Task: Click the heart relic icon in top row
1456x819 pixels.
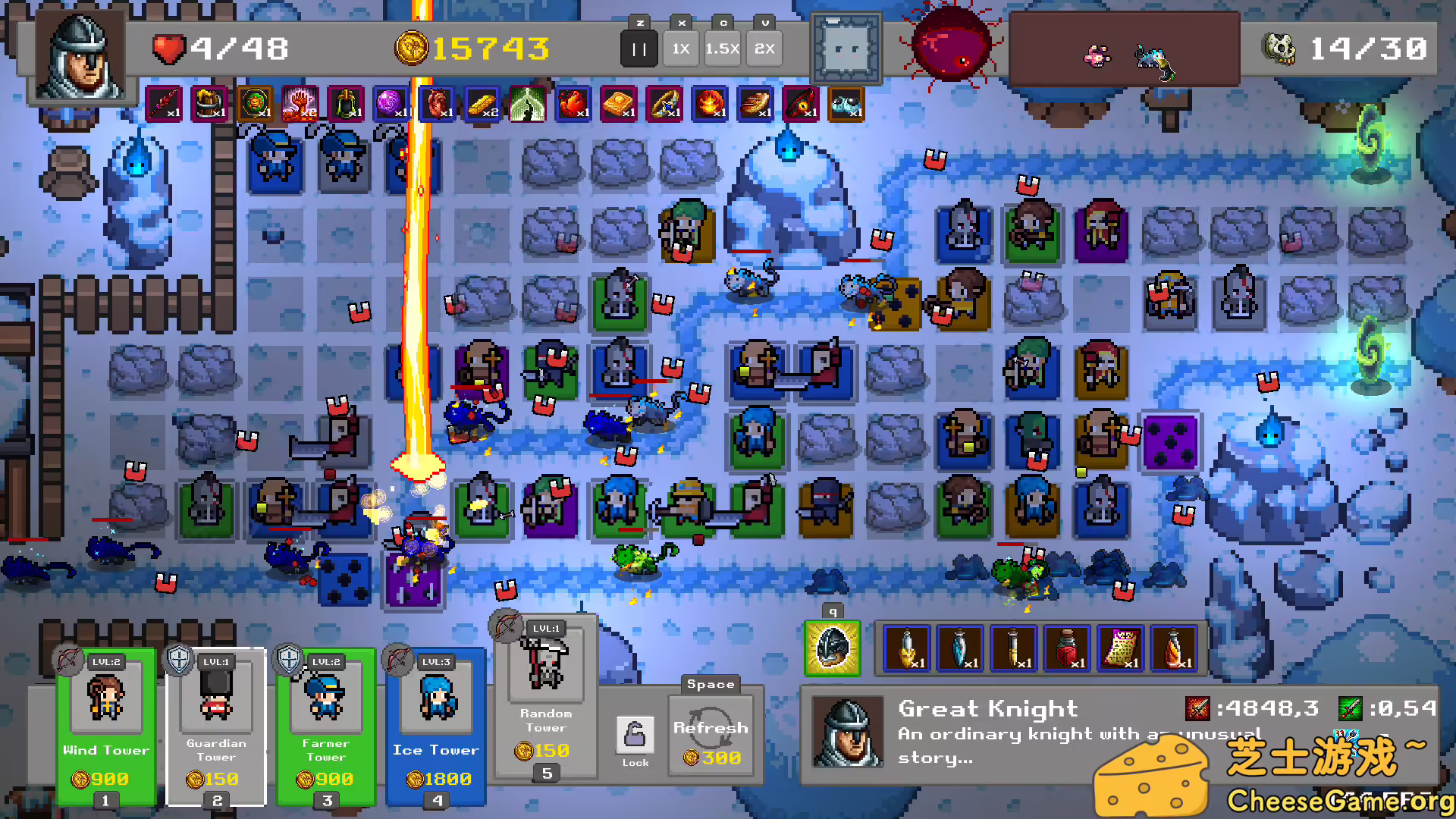Action: (x=436, y=104)
